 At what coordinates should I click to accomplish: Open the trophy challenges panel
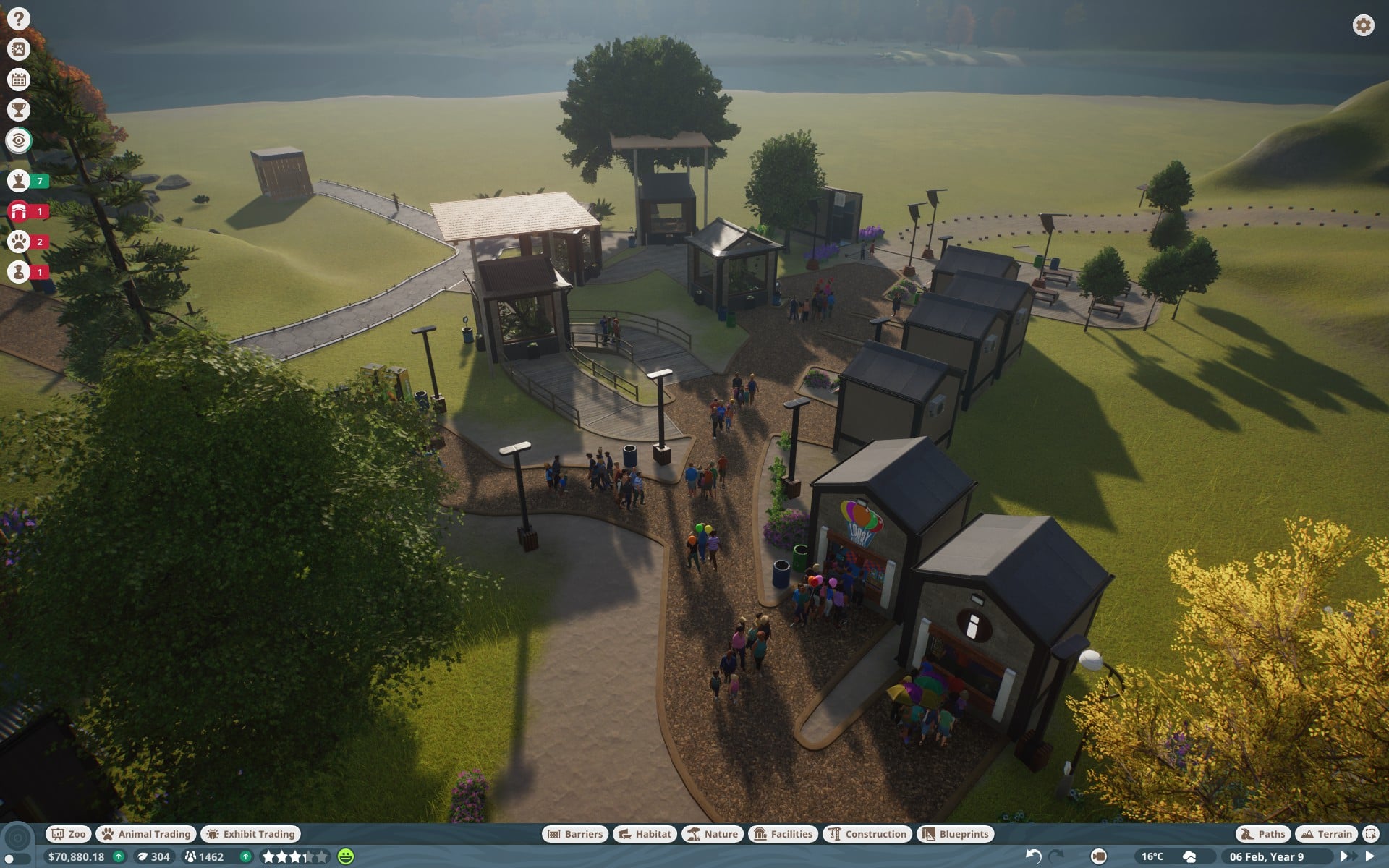[x=19, y=110]
